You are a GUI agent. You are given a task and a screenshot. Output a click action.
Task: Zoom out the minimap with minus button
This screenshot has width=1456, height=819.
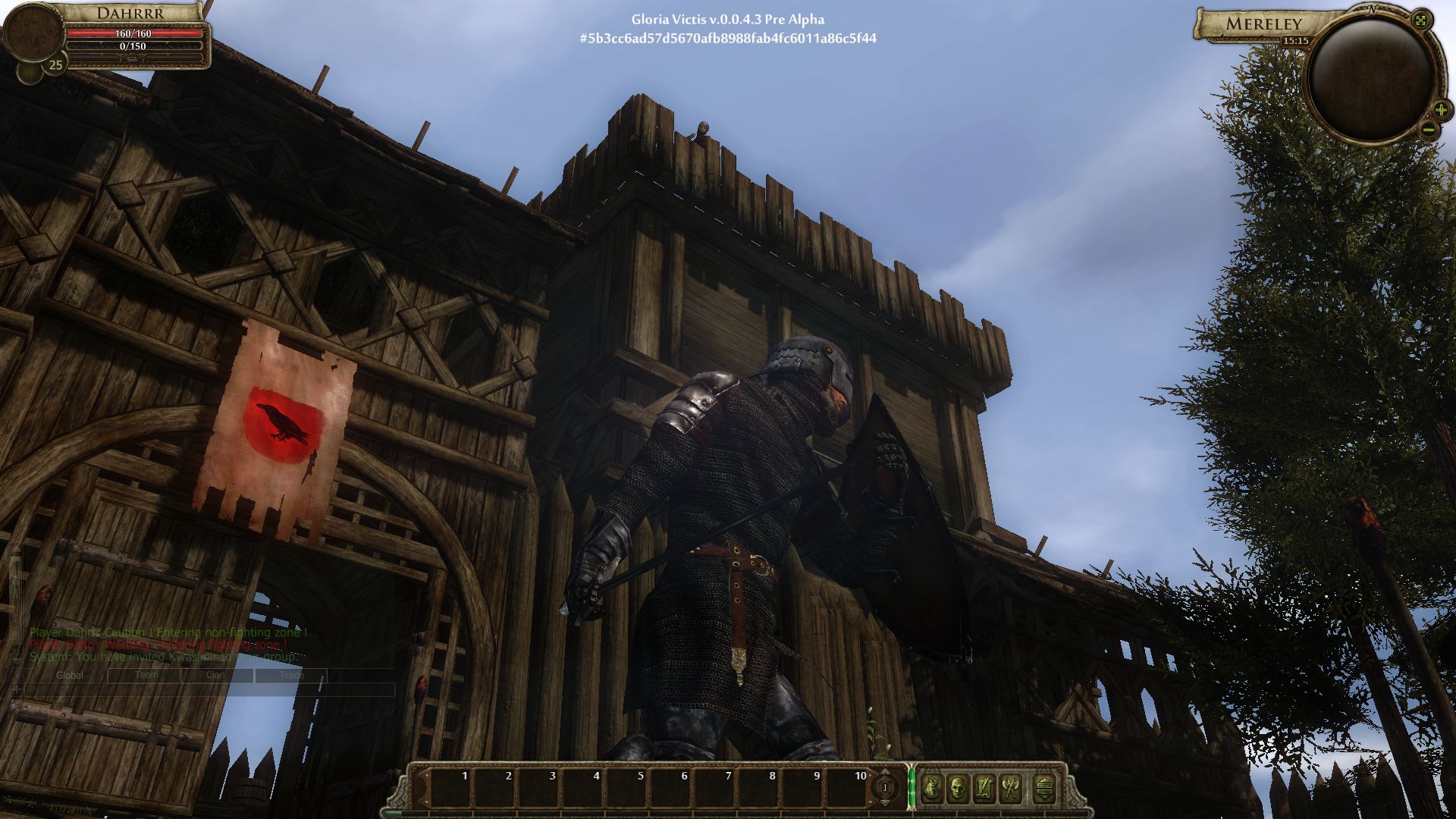(x=1428, y=130)
